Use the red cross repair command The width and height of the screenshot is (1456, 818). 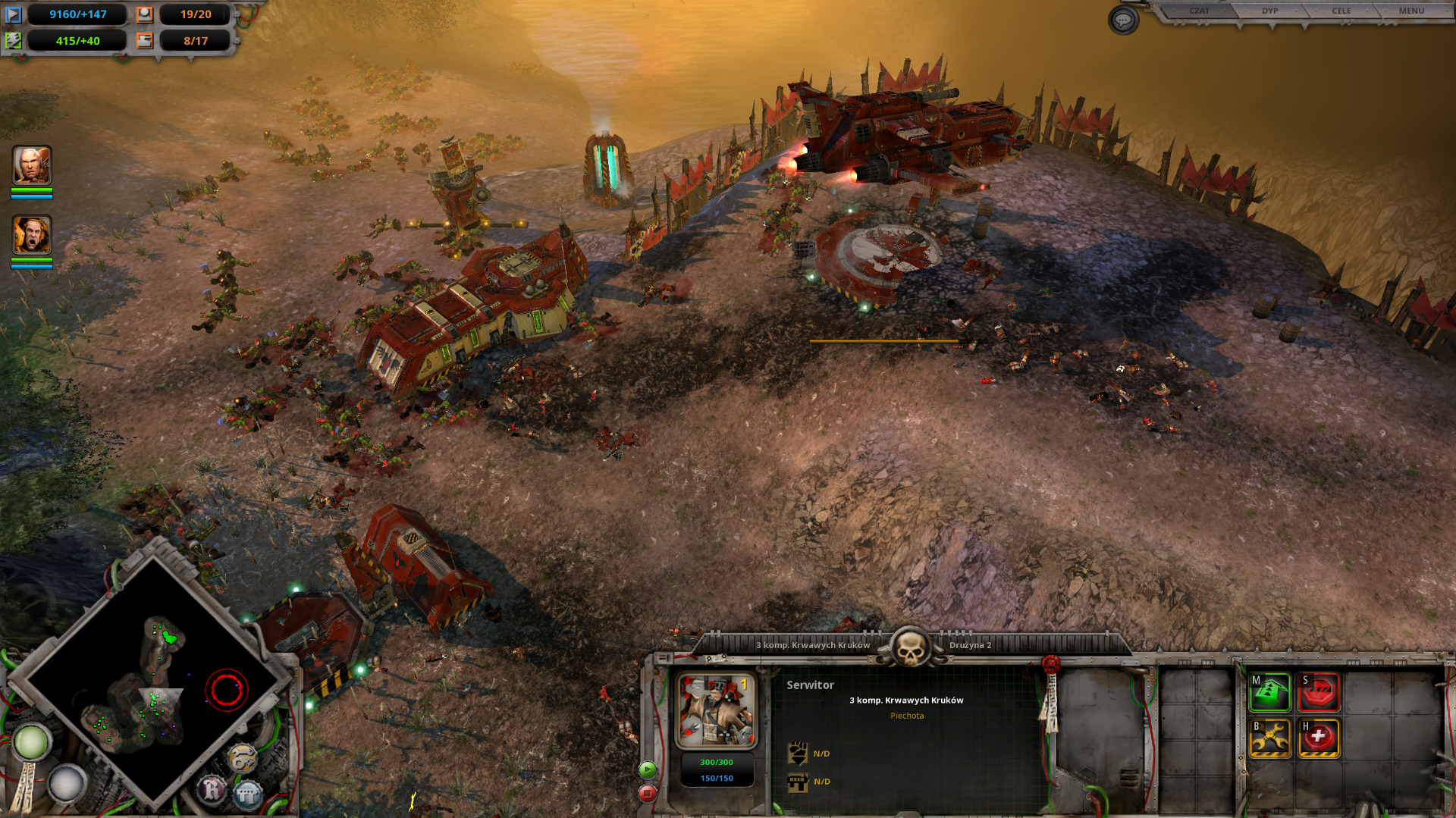coord(1319,738)
